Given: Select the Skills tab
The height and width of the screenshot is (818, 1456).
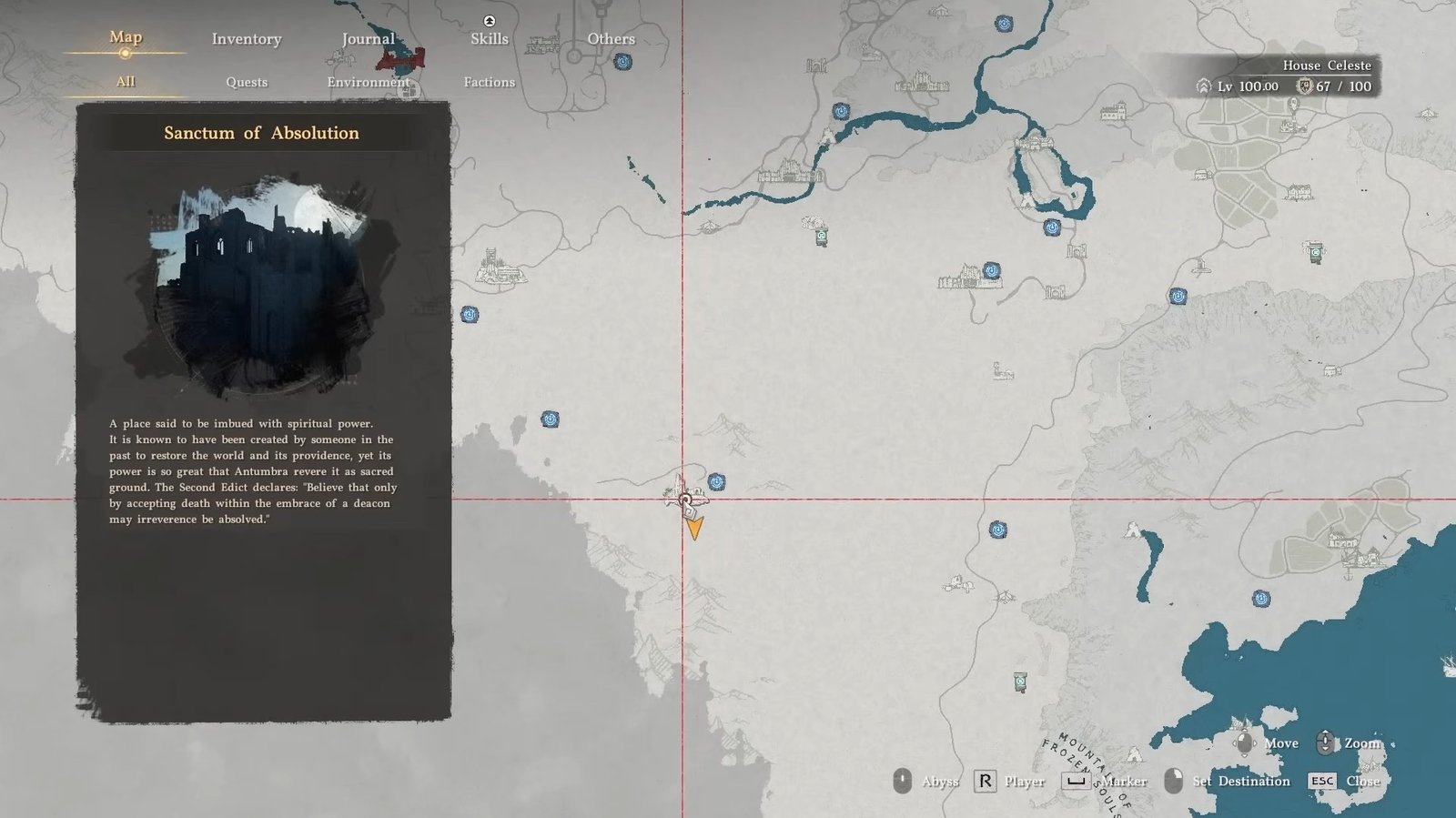Looking at the screenshot, I should 489,38.
